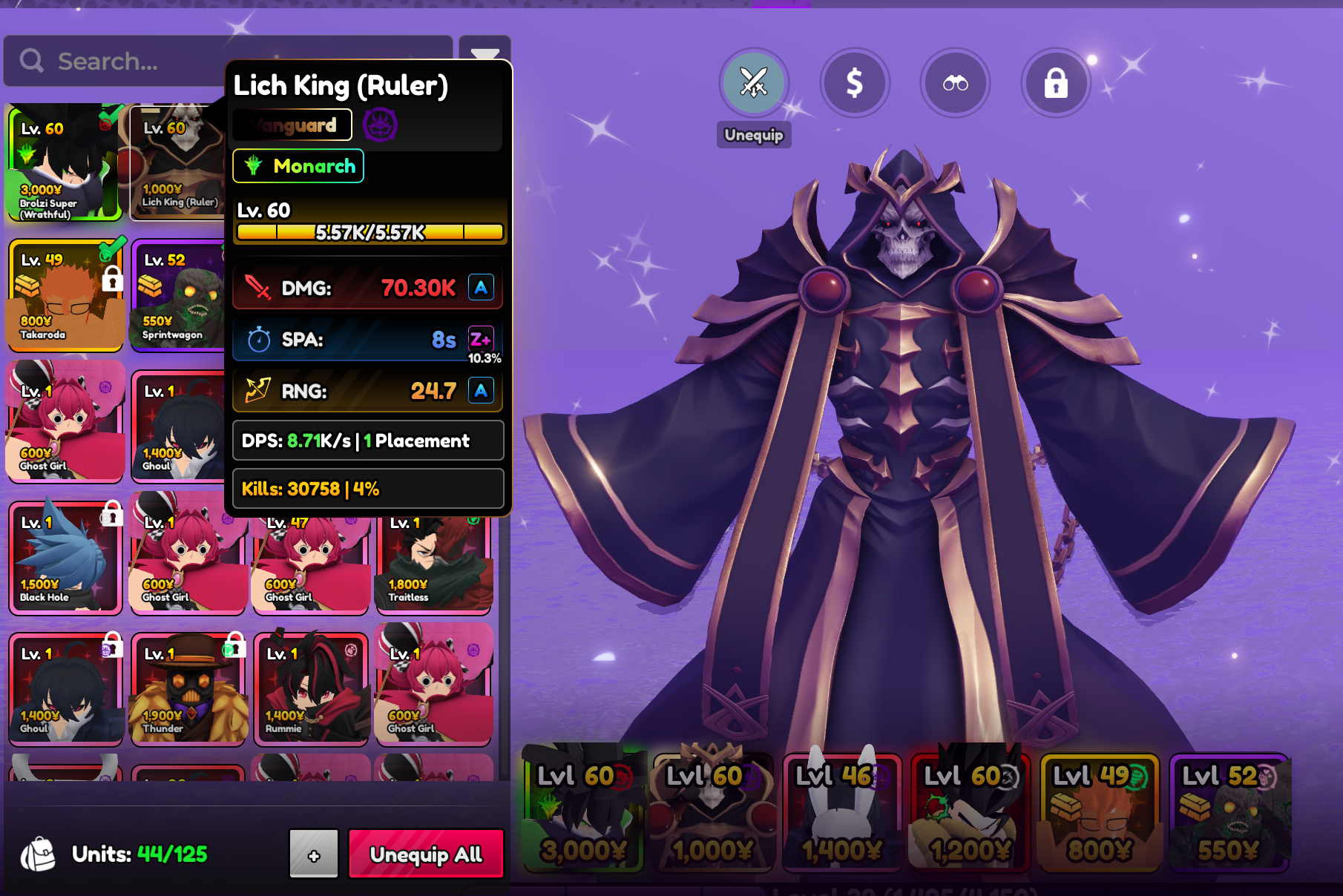Unequip the selected Lich King unit
1343x896 pixels.
[x=753, y=83]
